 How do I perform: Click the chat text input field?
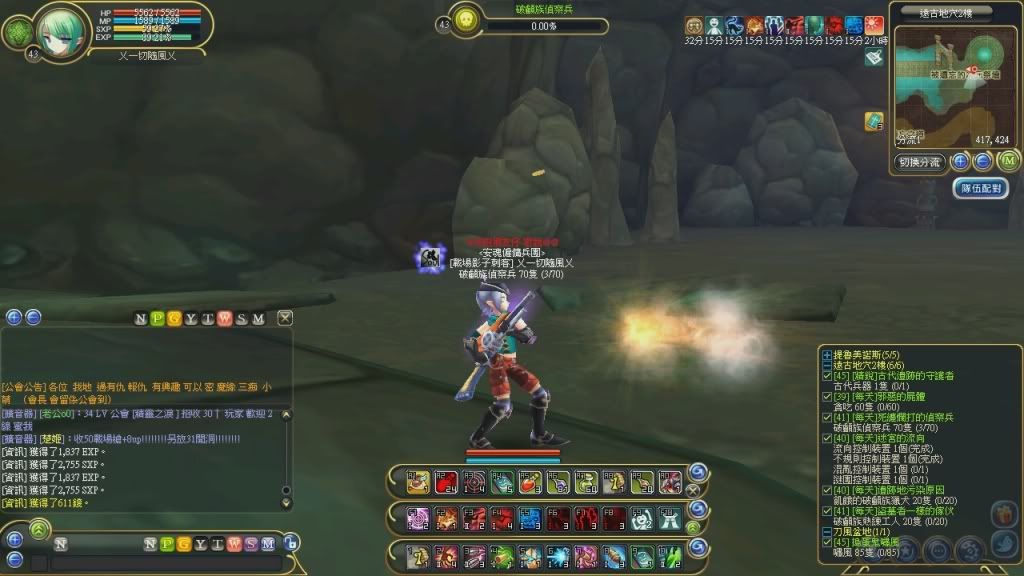pos(165,564)
